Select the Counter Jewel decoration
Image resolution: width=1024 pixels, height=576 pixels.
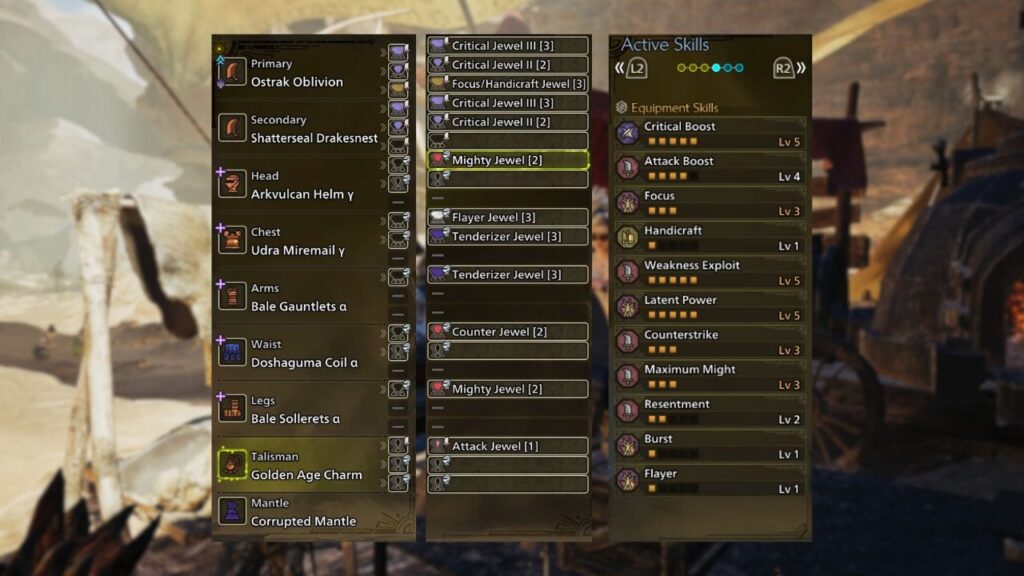tap(508, 331)
